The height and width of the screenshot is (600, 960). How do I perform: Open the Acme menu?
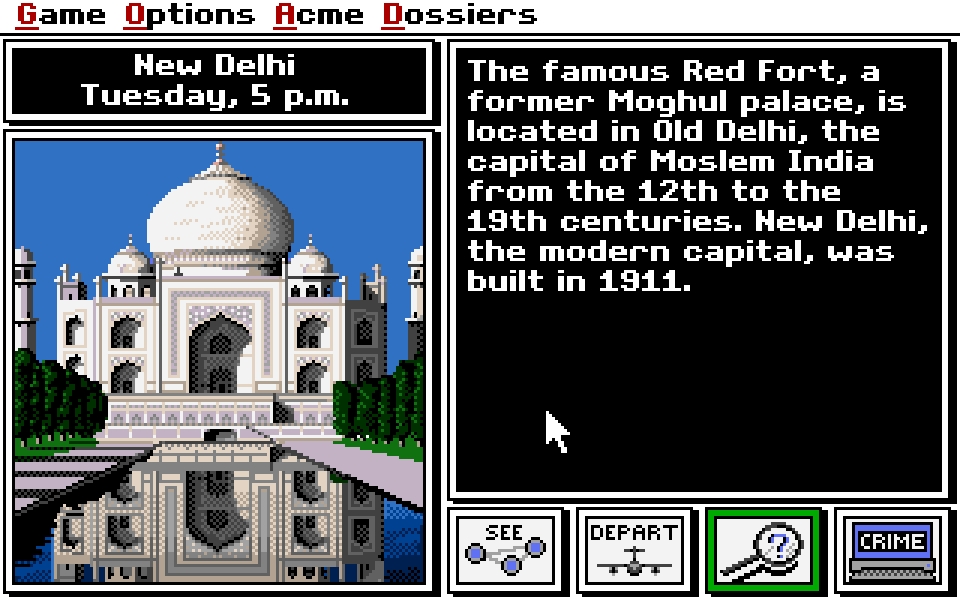click(x=320, y=15)
